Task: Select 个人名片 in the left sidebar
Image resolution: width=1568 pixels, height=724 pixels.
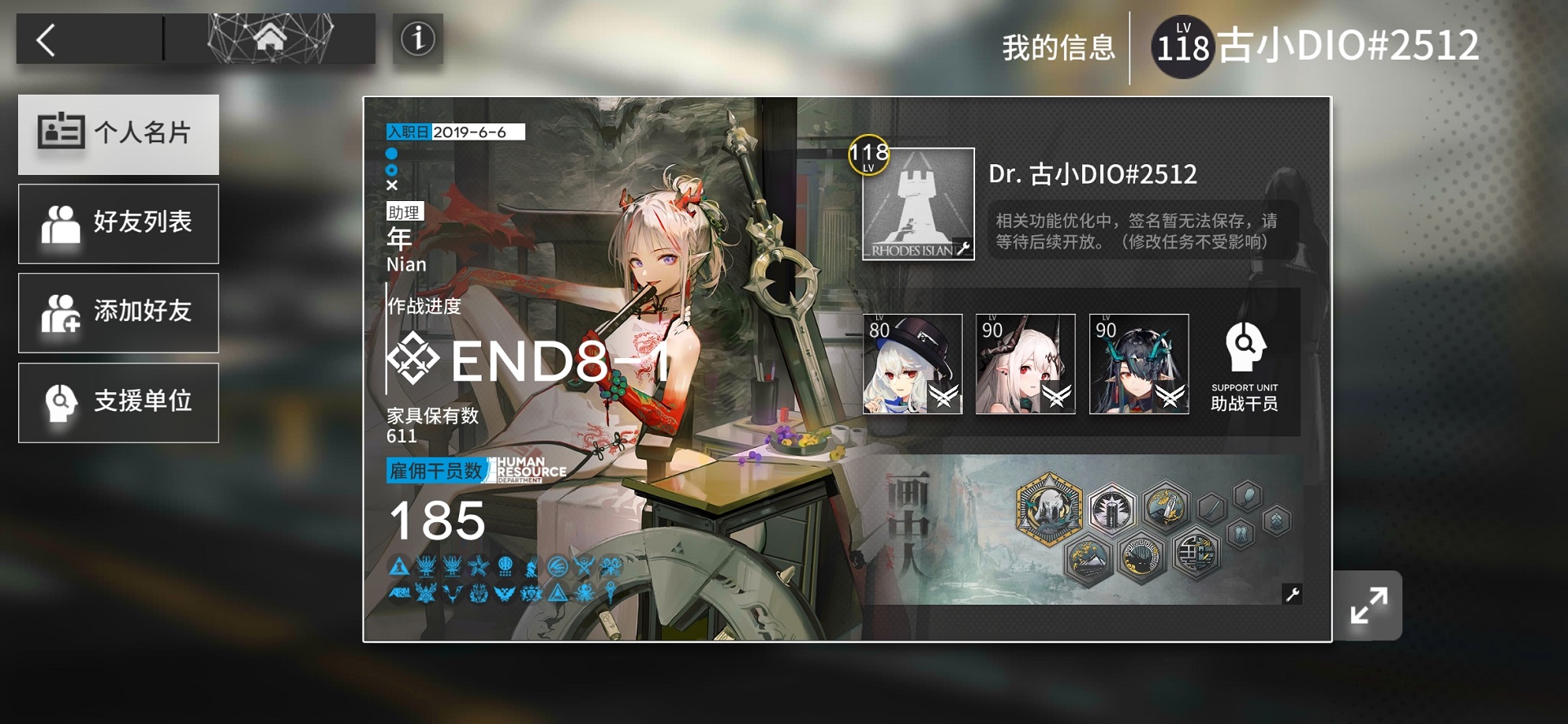Action: [x=118, y=134]
